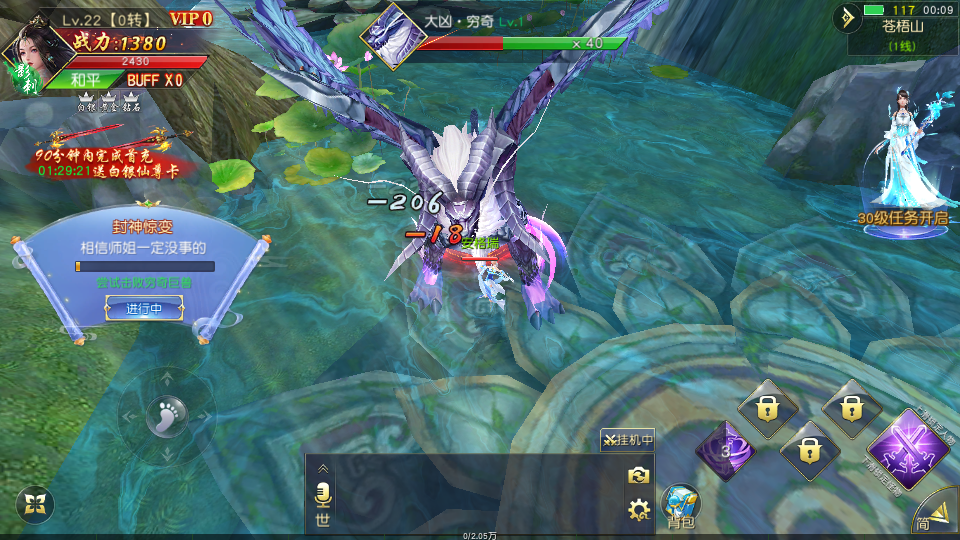Expand the four-arrow menu button
The width and height of the screenshot is (960, 540).
click(x=35, y=505)
